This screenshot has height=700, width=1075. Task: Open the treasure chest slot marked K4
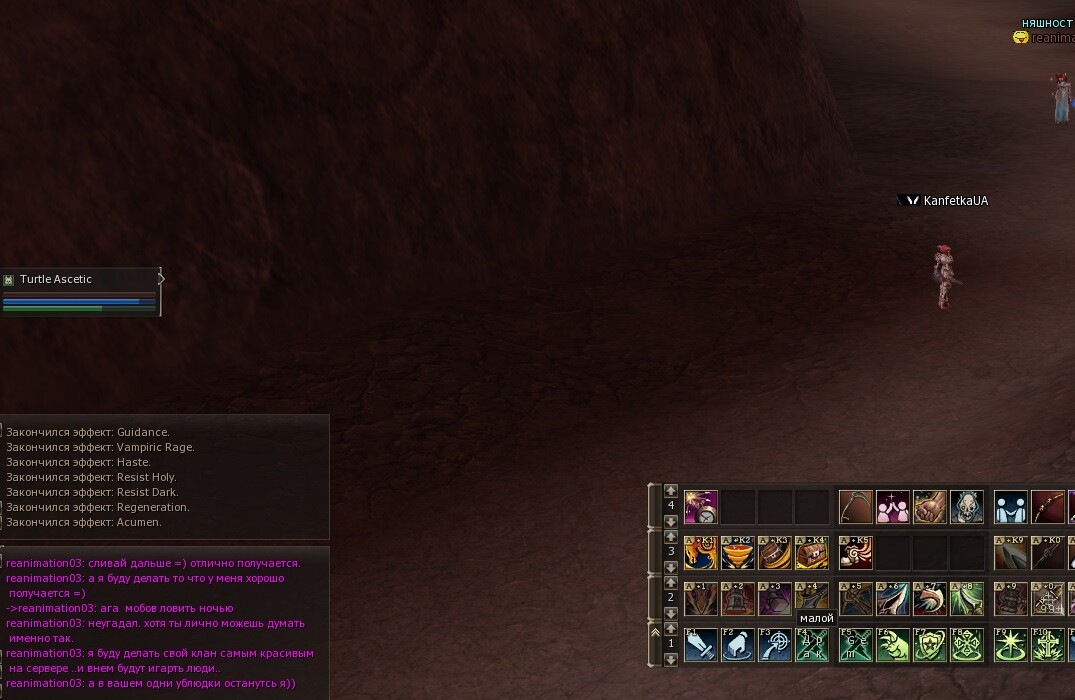(812, 552)
